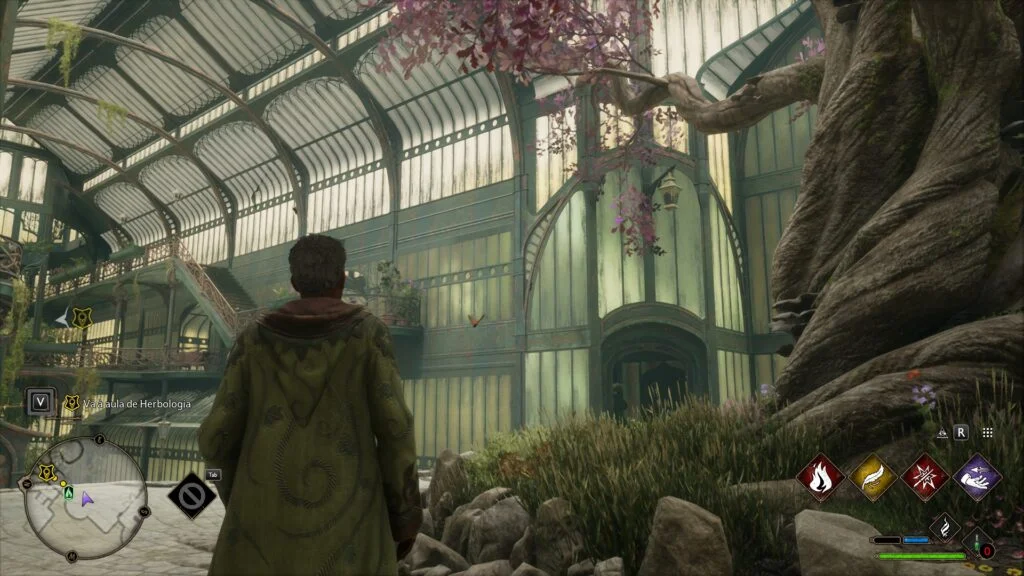Select the Incendio flame spell

pyautogui.click(x=821, y=477)
